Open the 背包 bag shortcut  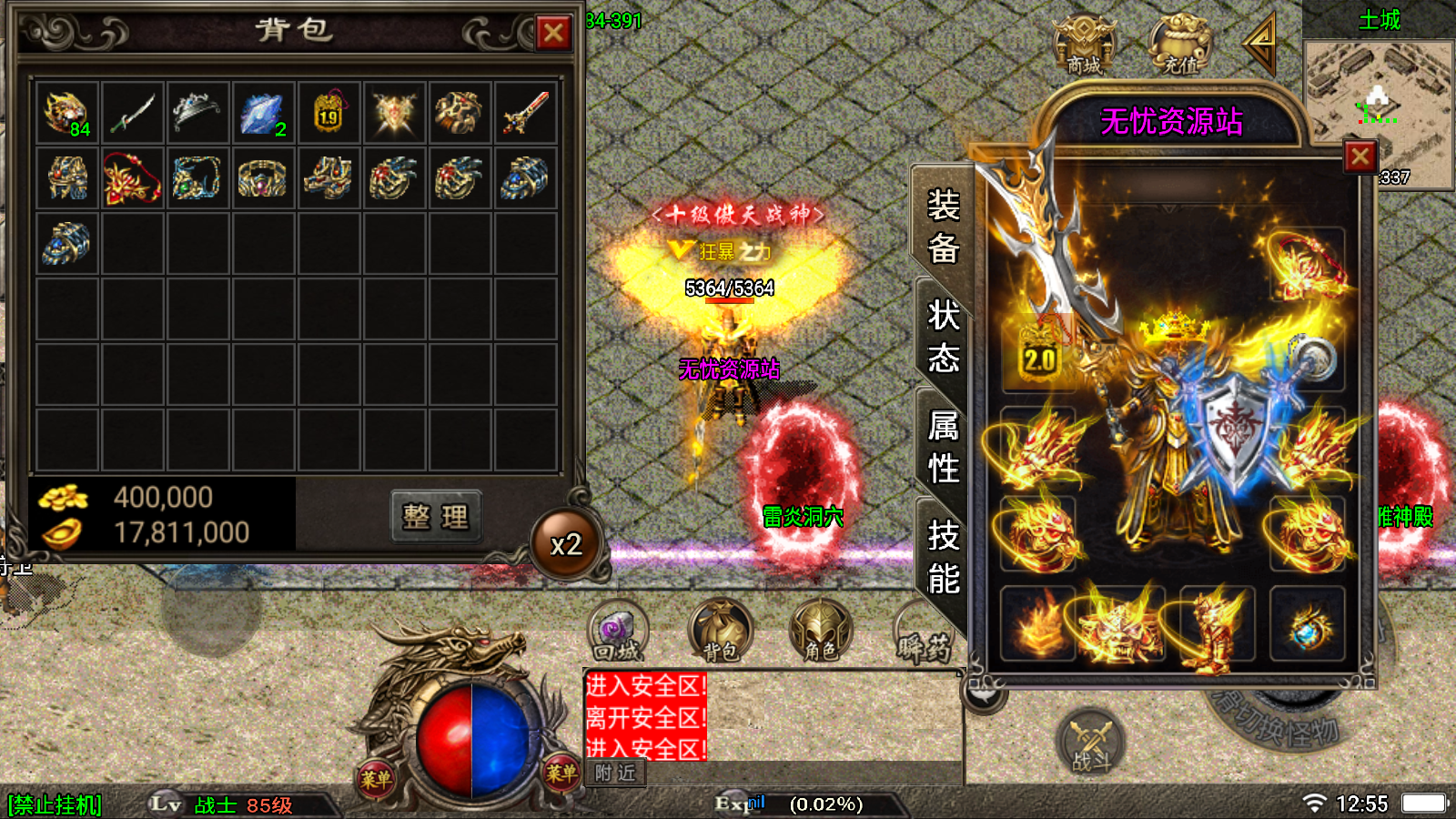[720, 632]
